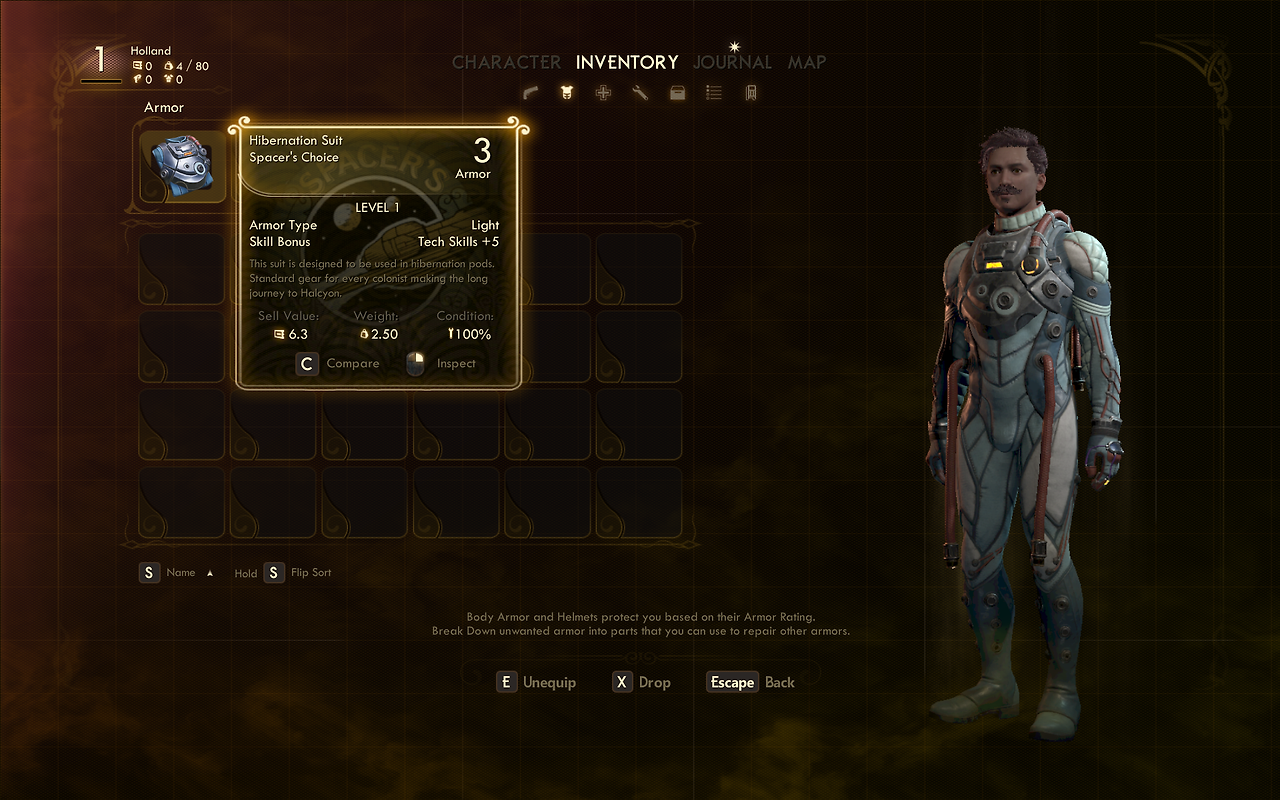Show the weapons category with the pistol icon

531,93
